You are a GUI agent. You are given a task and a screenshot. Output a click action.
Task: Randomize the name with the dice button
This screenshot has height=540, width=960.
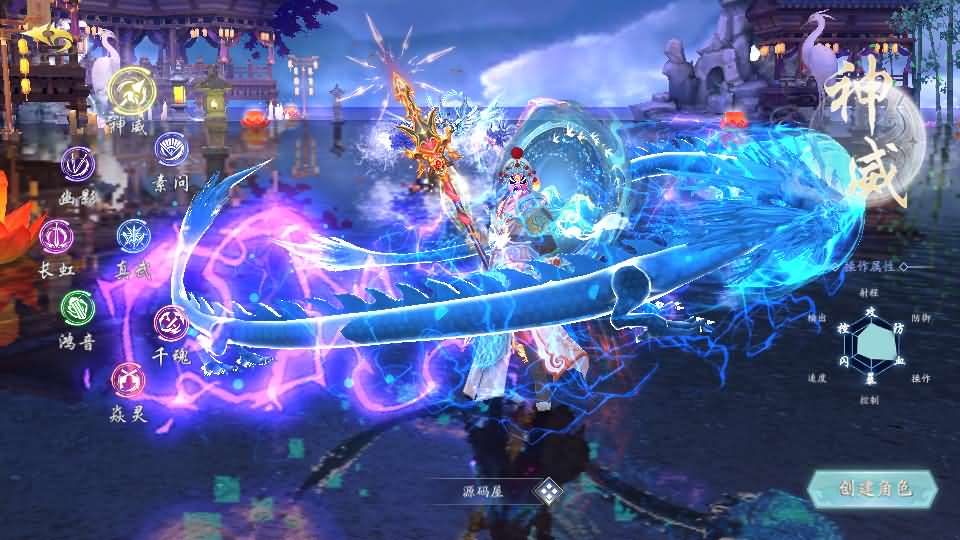point(548,491)
